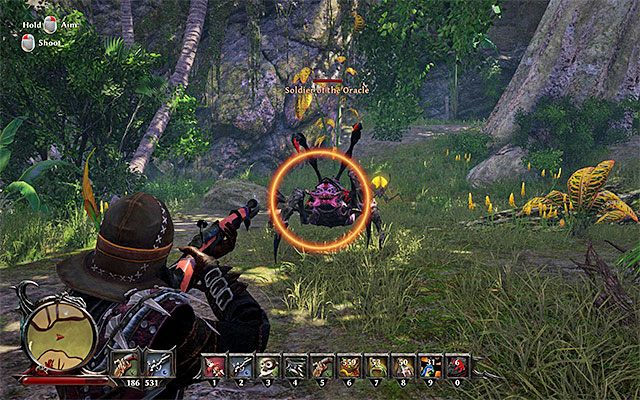Activate hotbar slot 2 with the gun
This screenshot has height=400, width=640.
pyautogui.click(x=242, y=365)
